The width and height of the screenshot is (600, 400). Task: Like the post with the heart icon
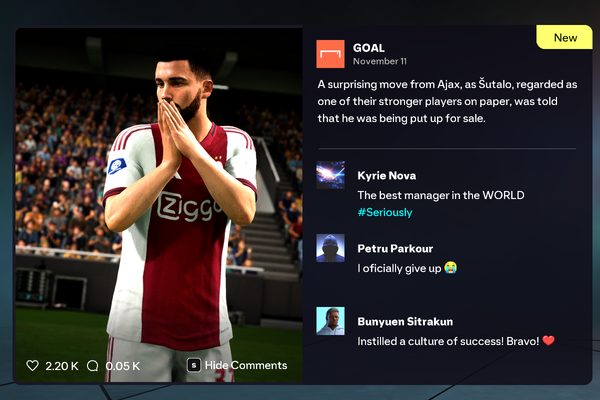click(33, 366)
